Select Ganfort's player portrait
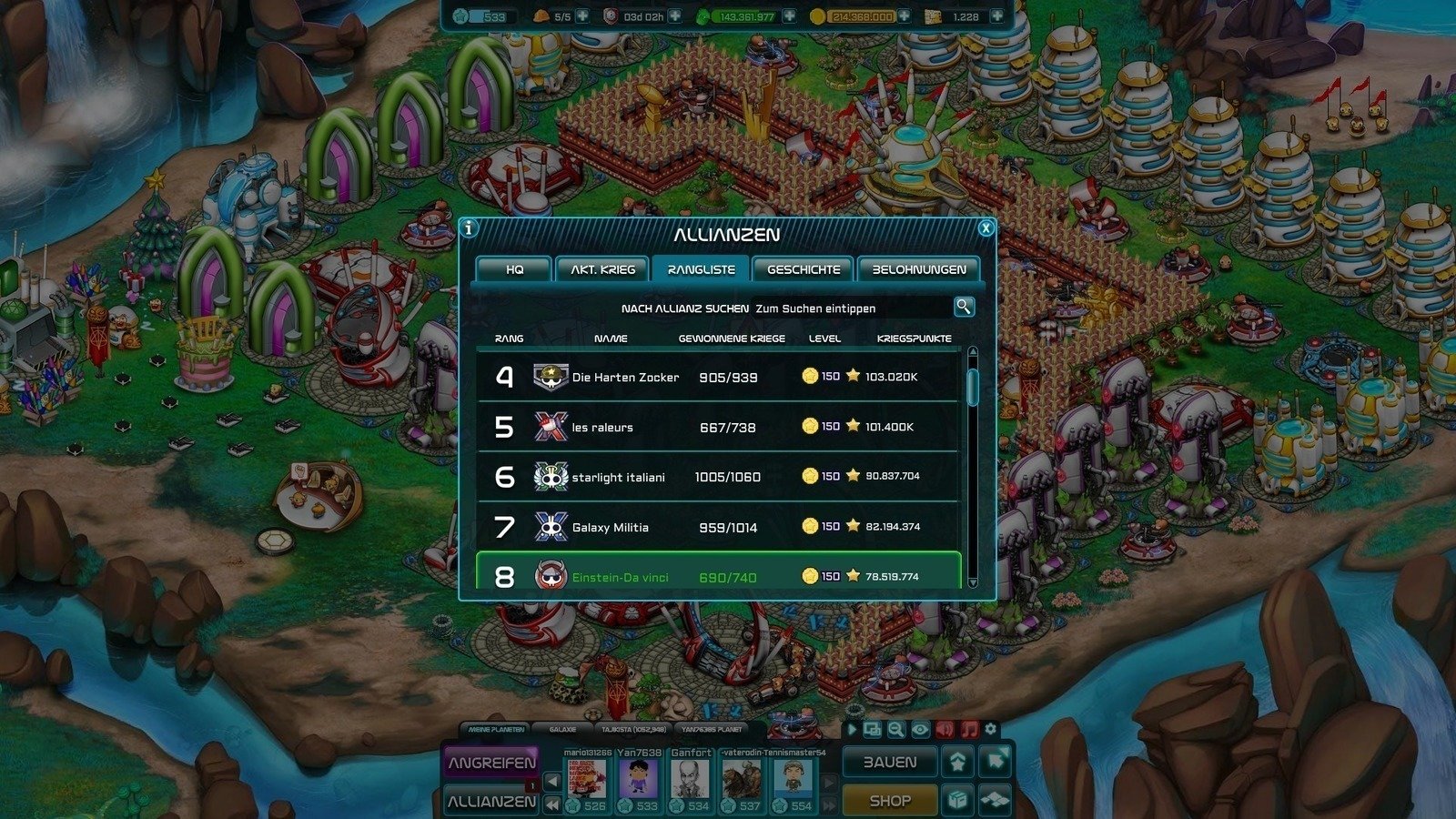The width and height of the screenshot is (1456, 819). pos(691,778)
